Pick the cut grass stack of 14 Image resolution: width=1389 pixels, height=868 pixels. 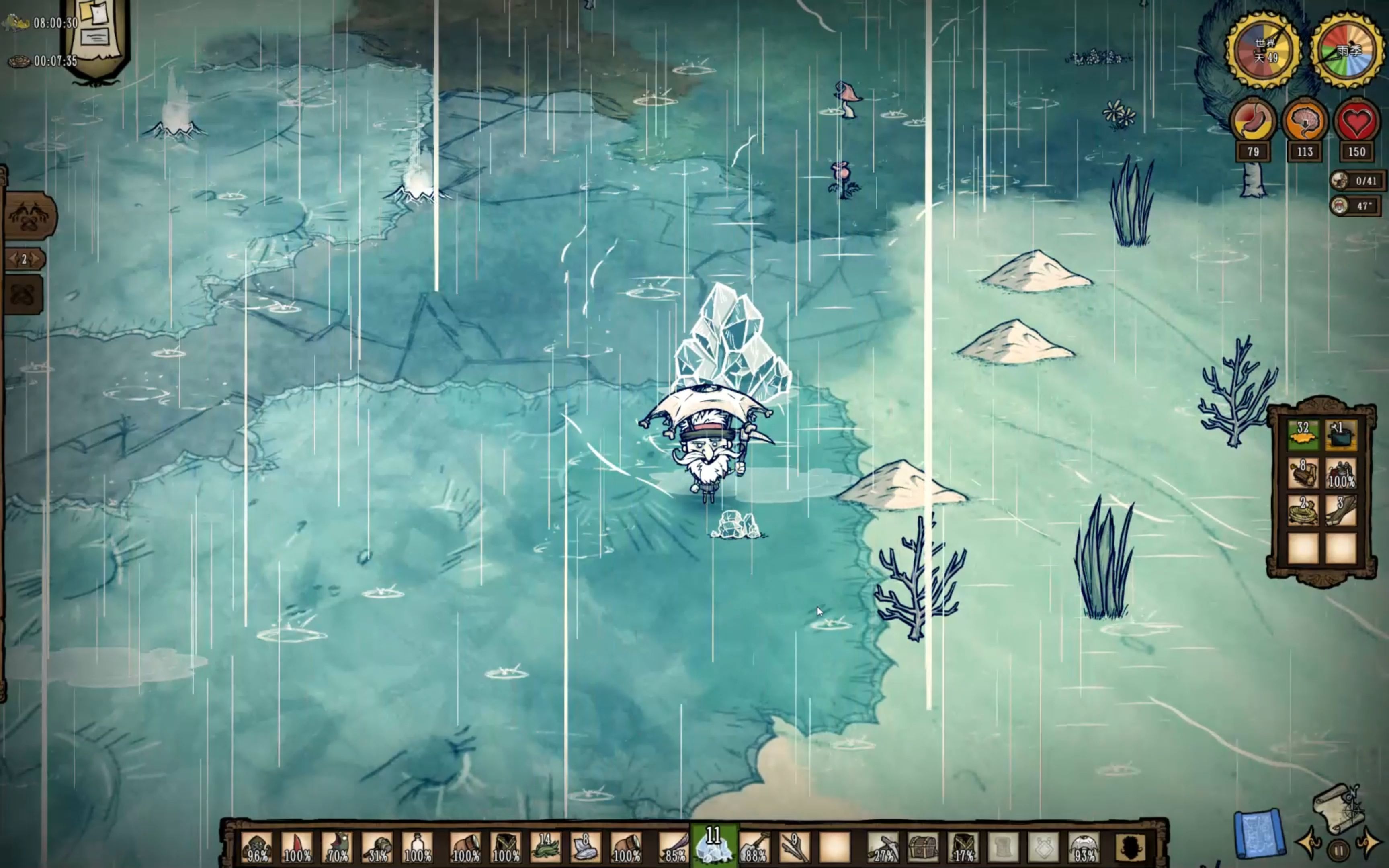[x=544, y=846]
